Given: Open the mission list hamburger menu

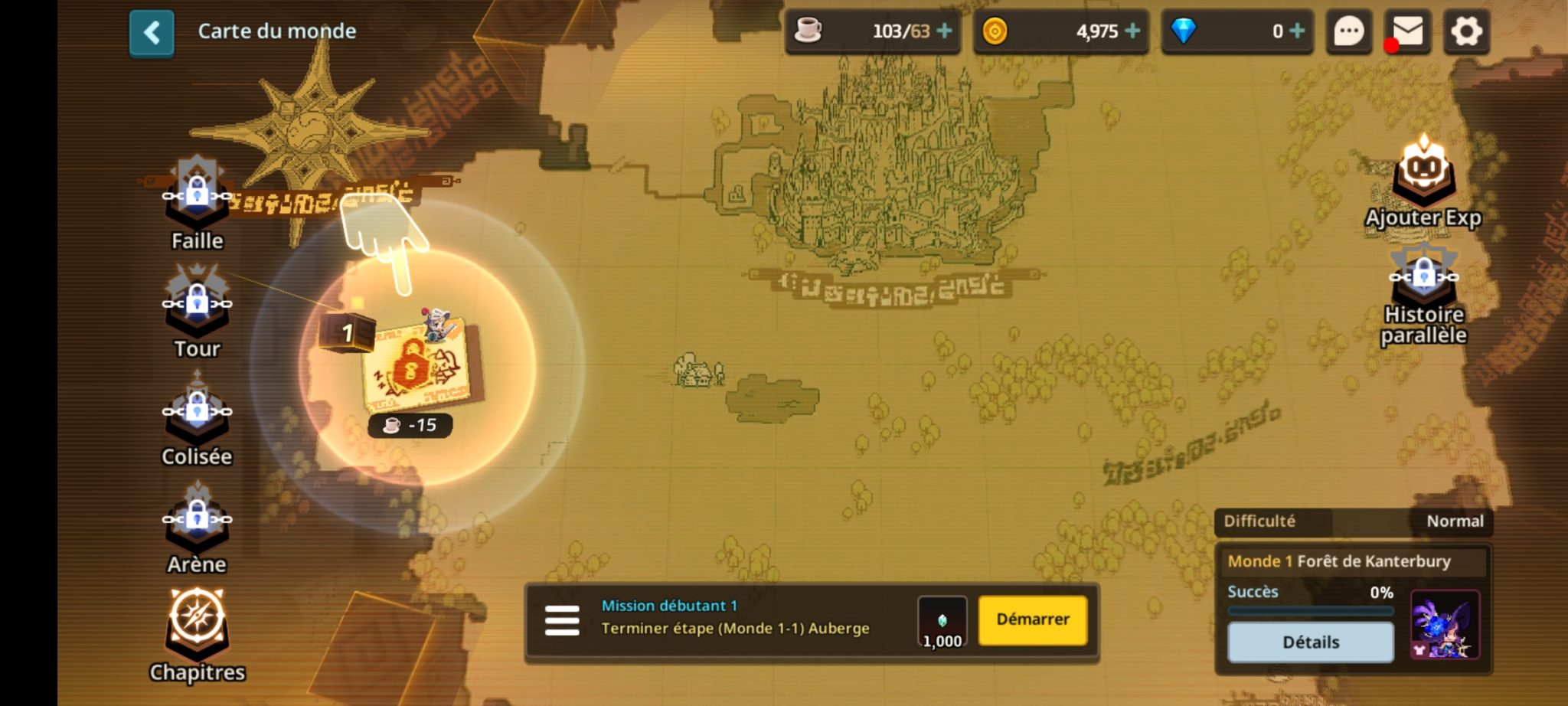Looking at the screenshot, I should coord(562,621).
